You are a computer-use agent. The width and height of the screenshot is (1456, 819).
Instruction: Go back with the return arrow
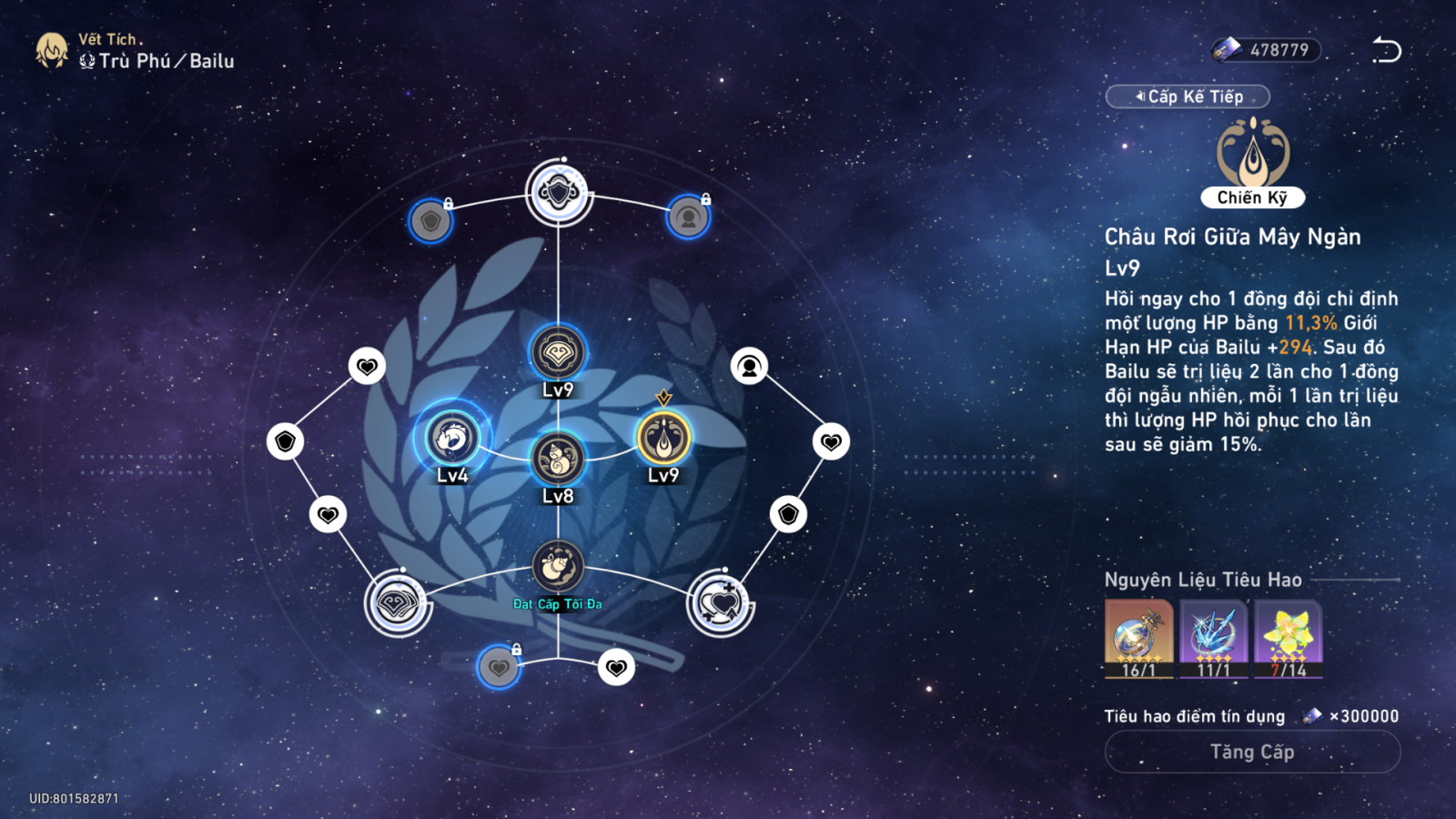pos(1387,50)
